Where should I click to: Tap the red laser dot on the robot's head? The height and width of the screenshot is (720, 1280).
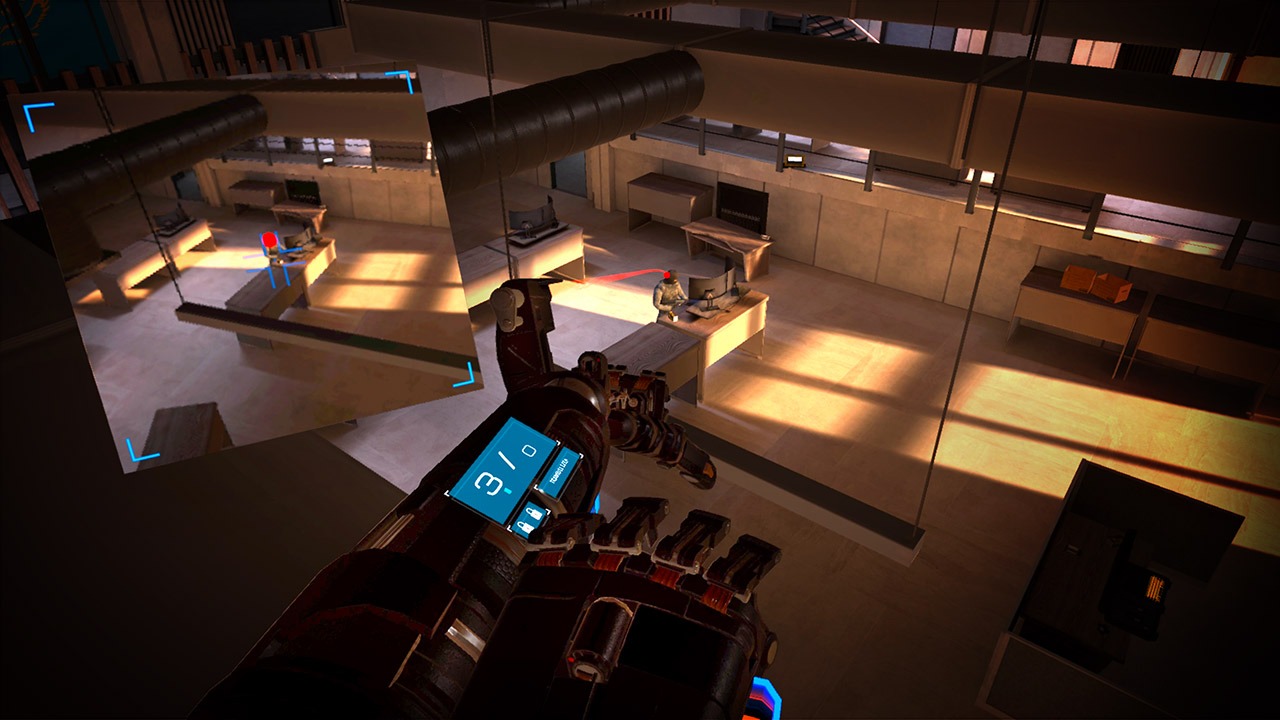667,275
